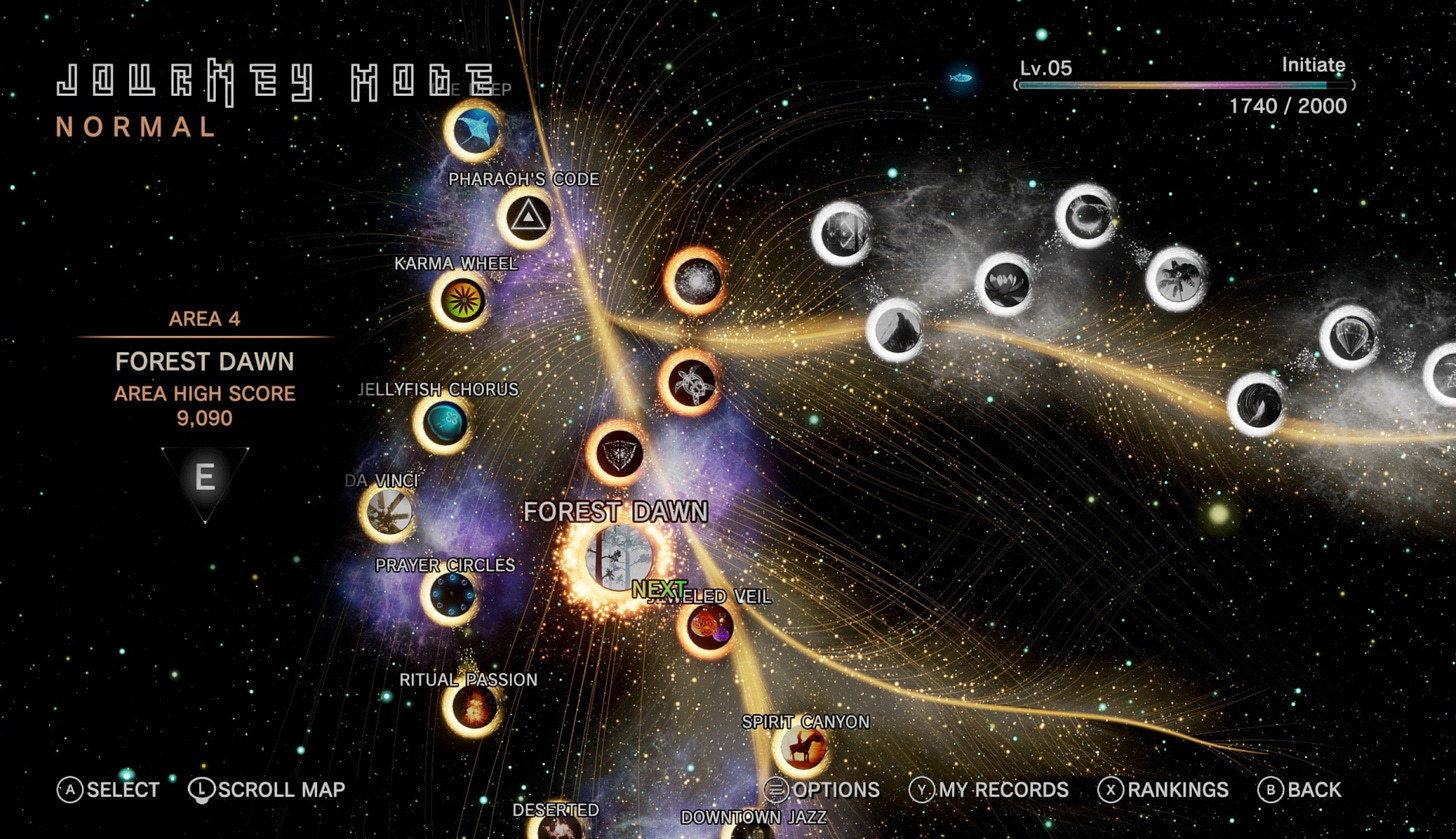Open the Karma Wheel level
Screen dimensions: 1456x839
(460, 301)
